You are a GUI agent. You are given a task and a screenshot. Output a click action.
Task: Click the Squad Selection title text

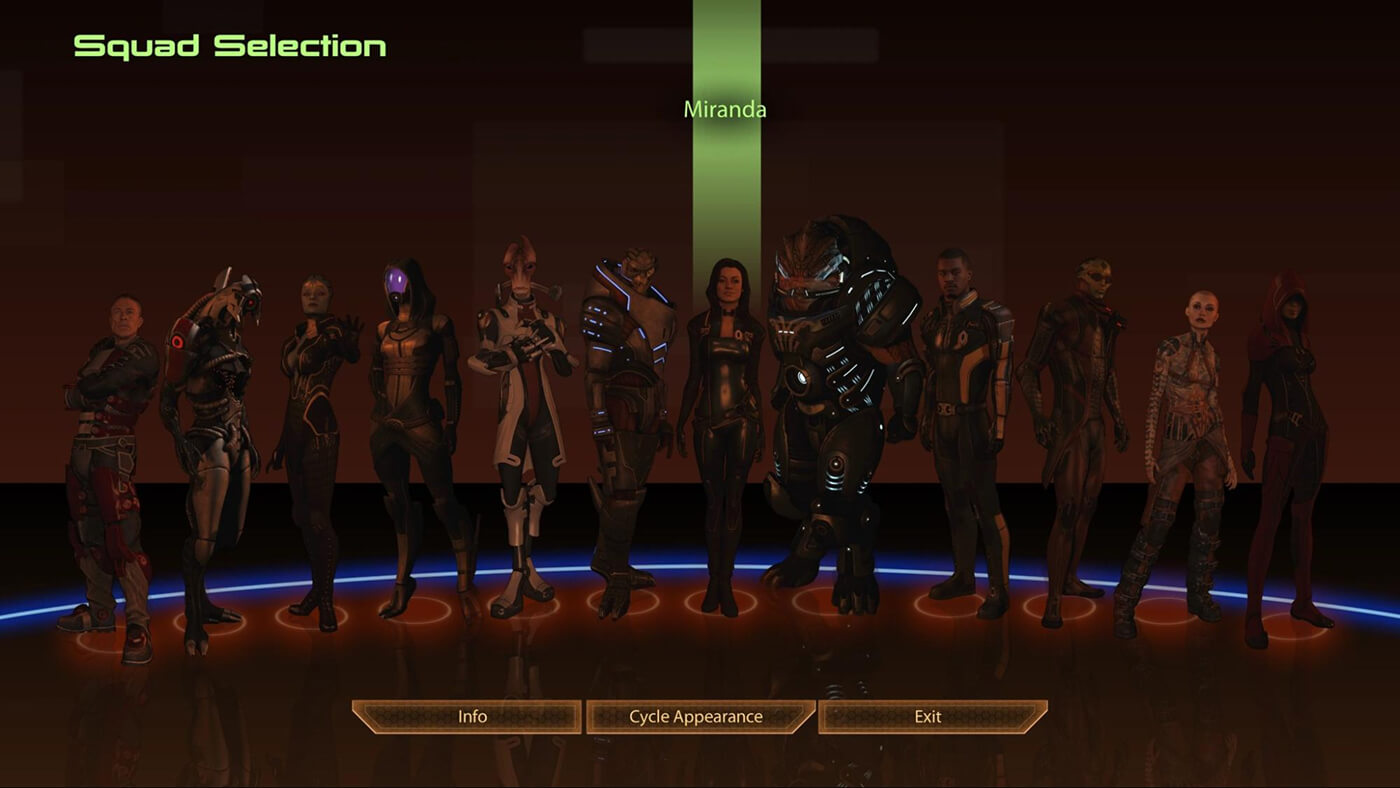coord(228,45)
